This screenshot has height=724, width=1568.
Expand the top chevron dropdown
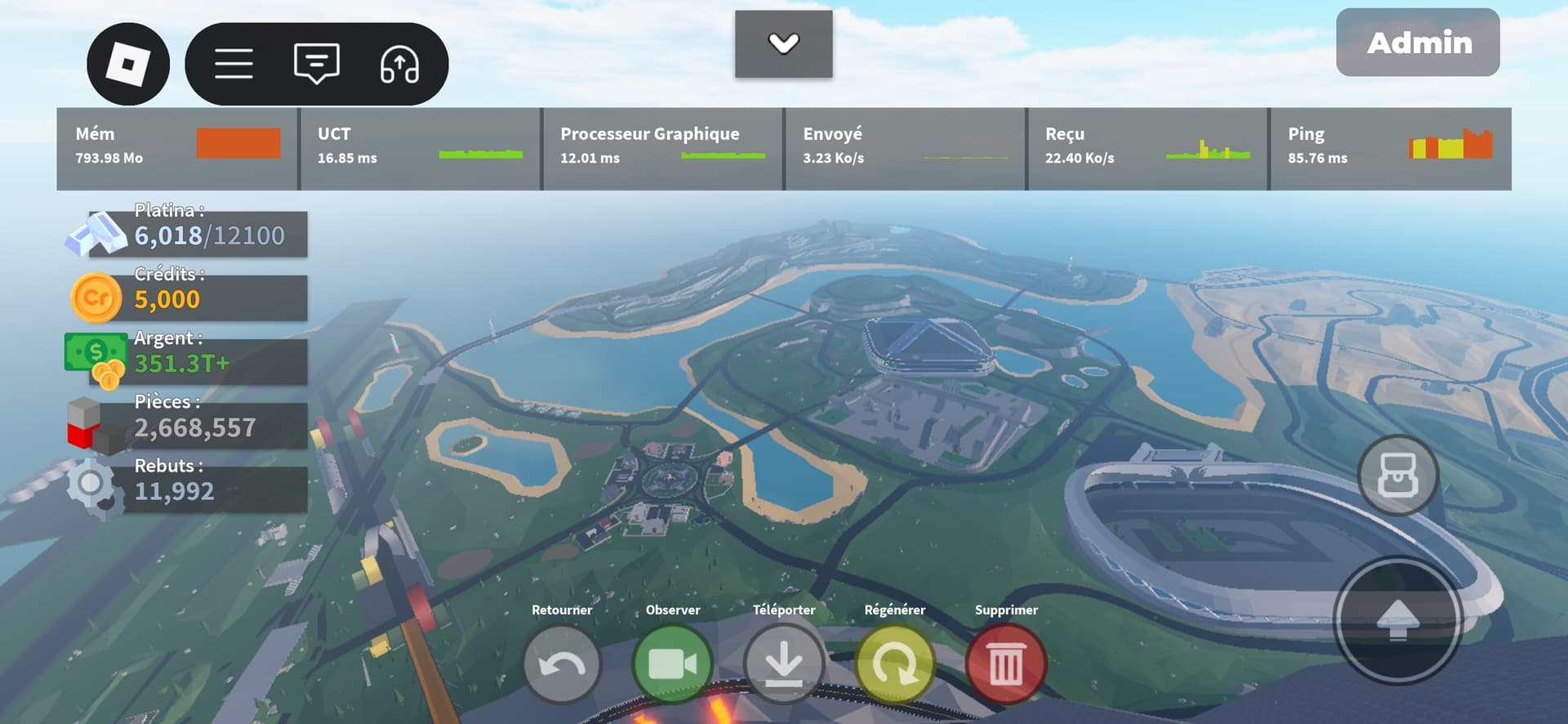(x=783, y=44)
